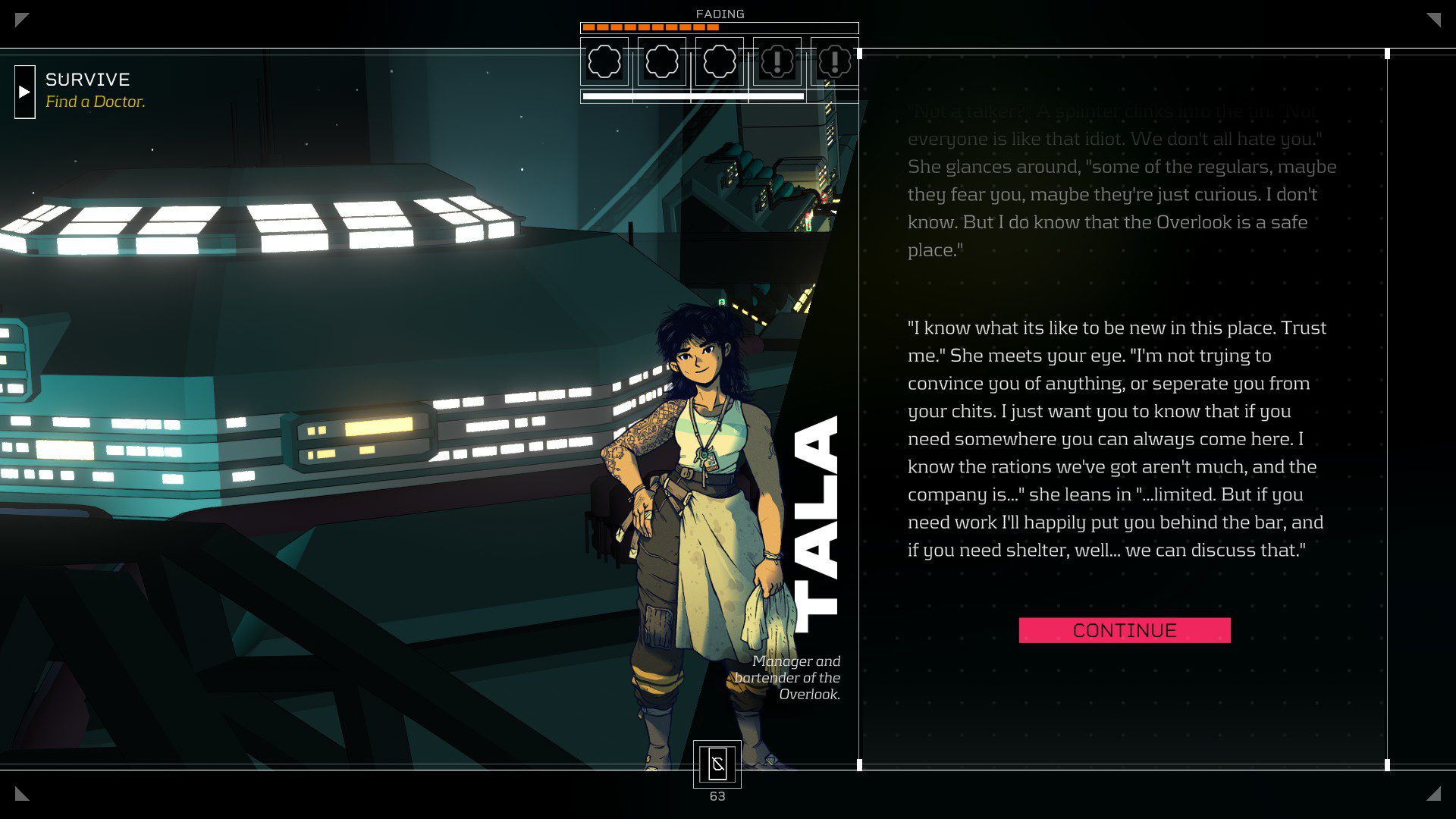Continue the conversation with Tala
Image resolution: width=1456 pixels, height=819 pixels.
(x=1124, y=630)
